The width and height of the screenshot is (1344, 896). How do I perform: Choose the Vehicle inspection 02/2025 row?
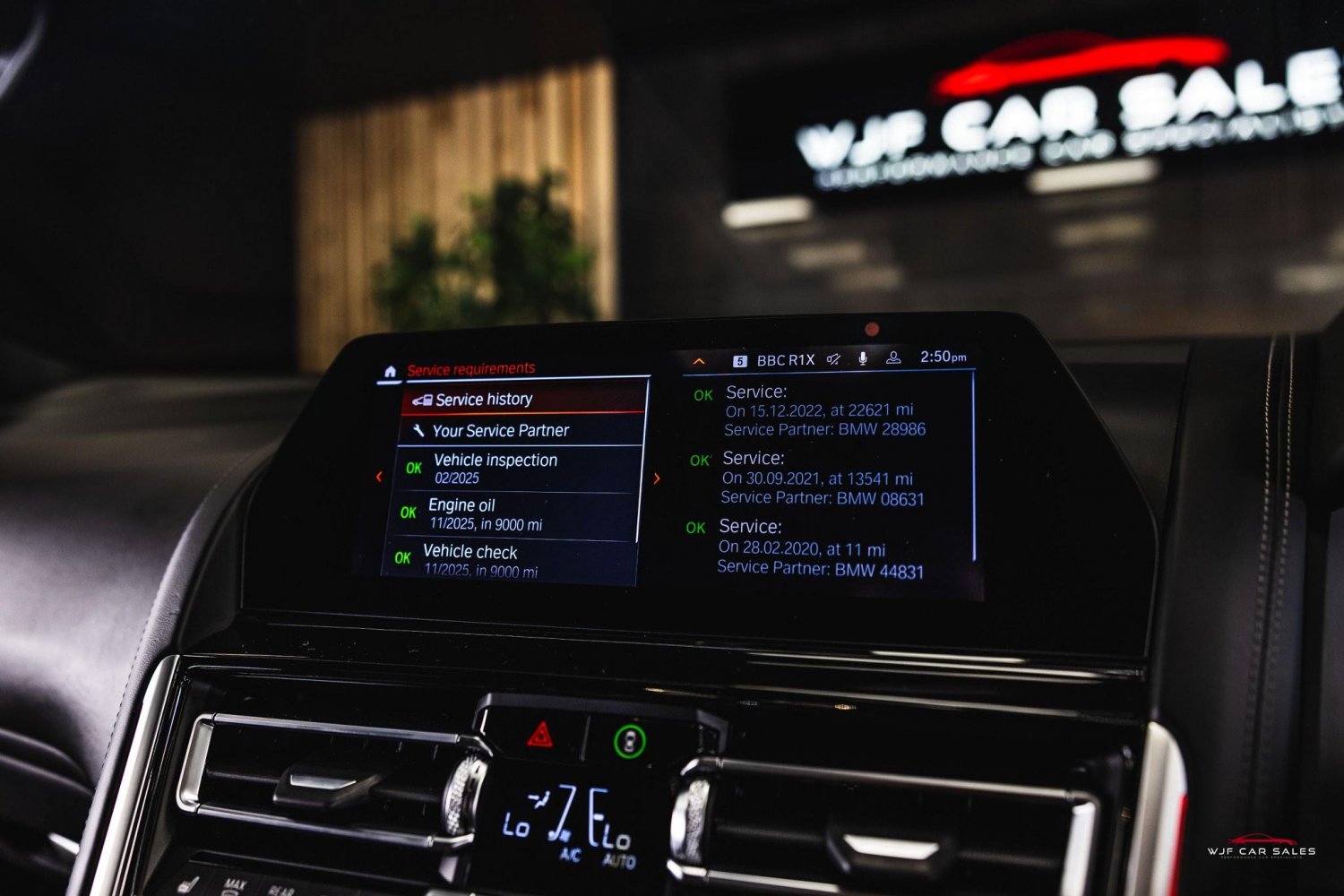click(x=520, y=468)
